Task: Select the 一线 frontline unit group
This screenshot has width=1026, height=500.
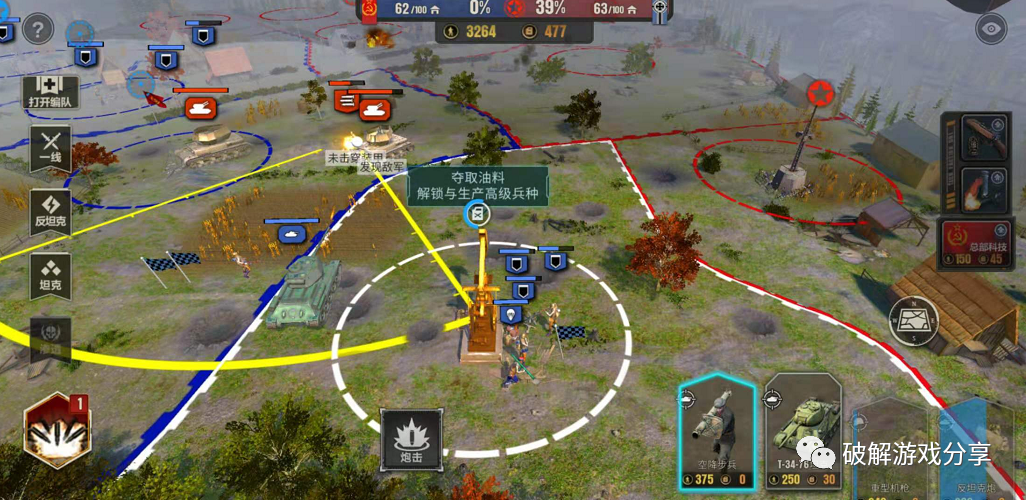Action: click(x=50, y=150)
